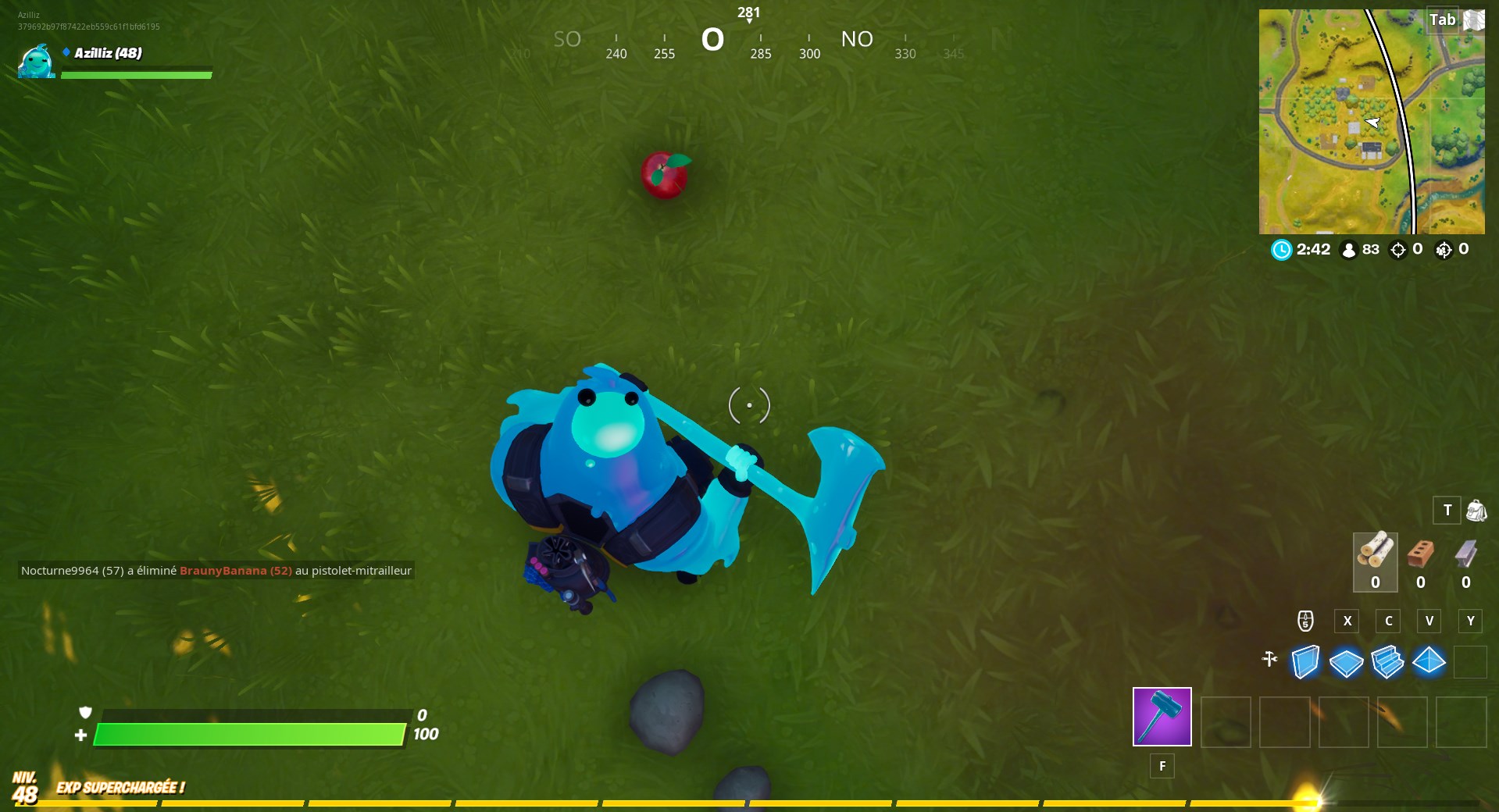
Task: Toggle the wall build piece selection
Action: (x=1304, y=662)
